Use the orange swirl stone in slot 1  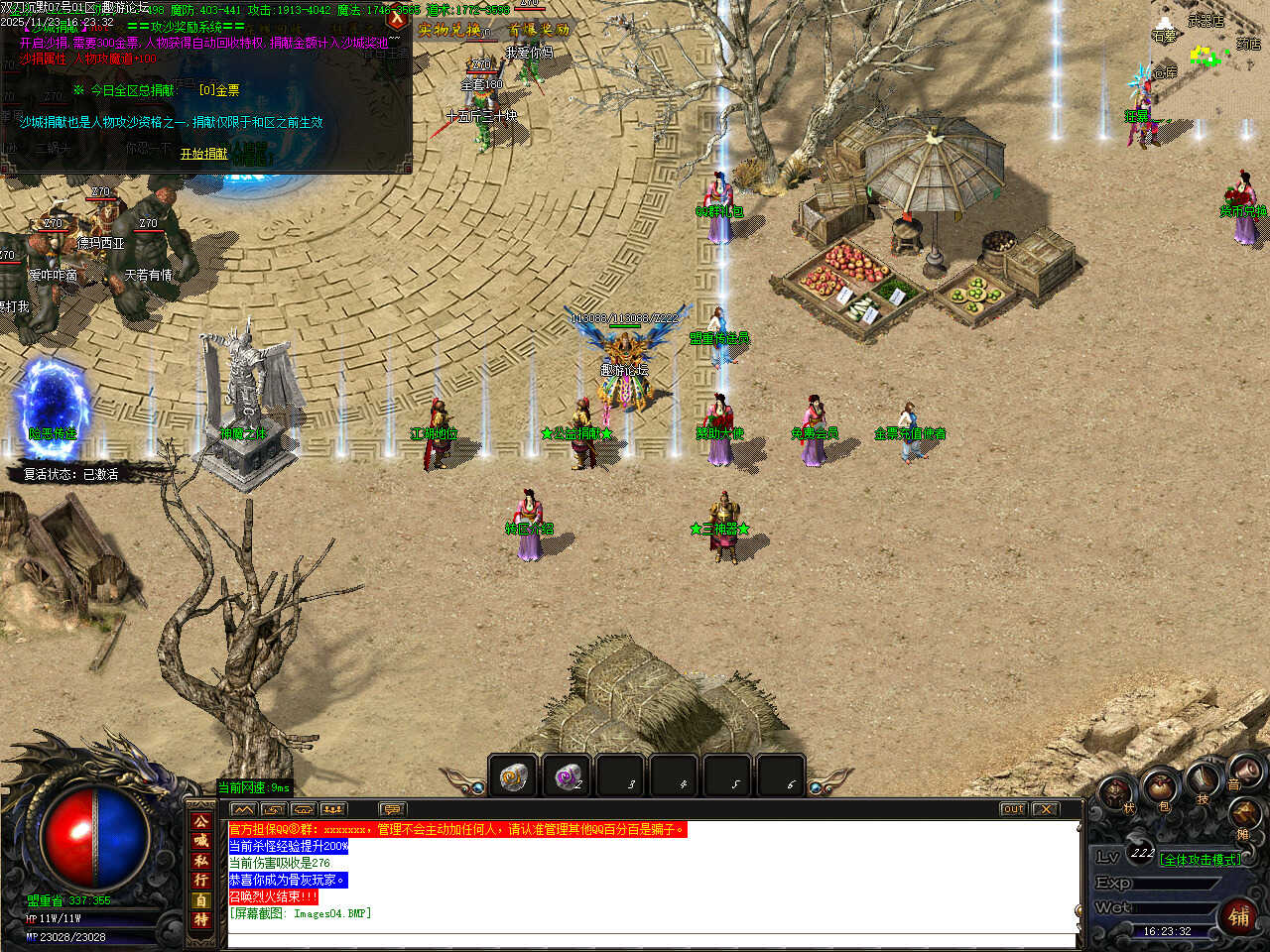pyautogui.click(x=513, y=777)
